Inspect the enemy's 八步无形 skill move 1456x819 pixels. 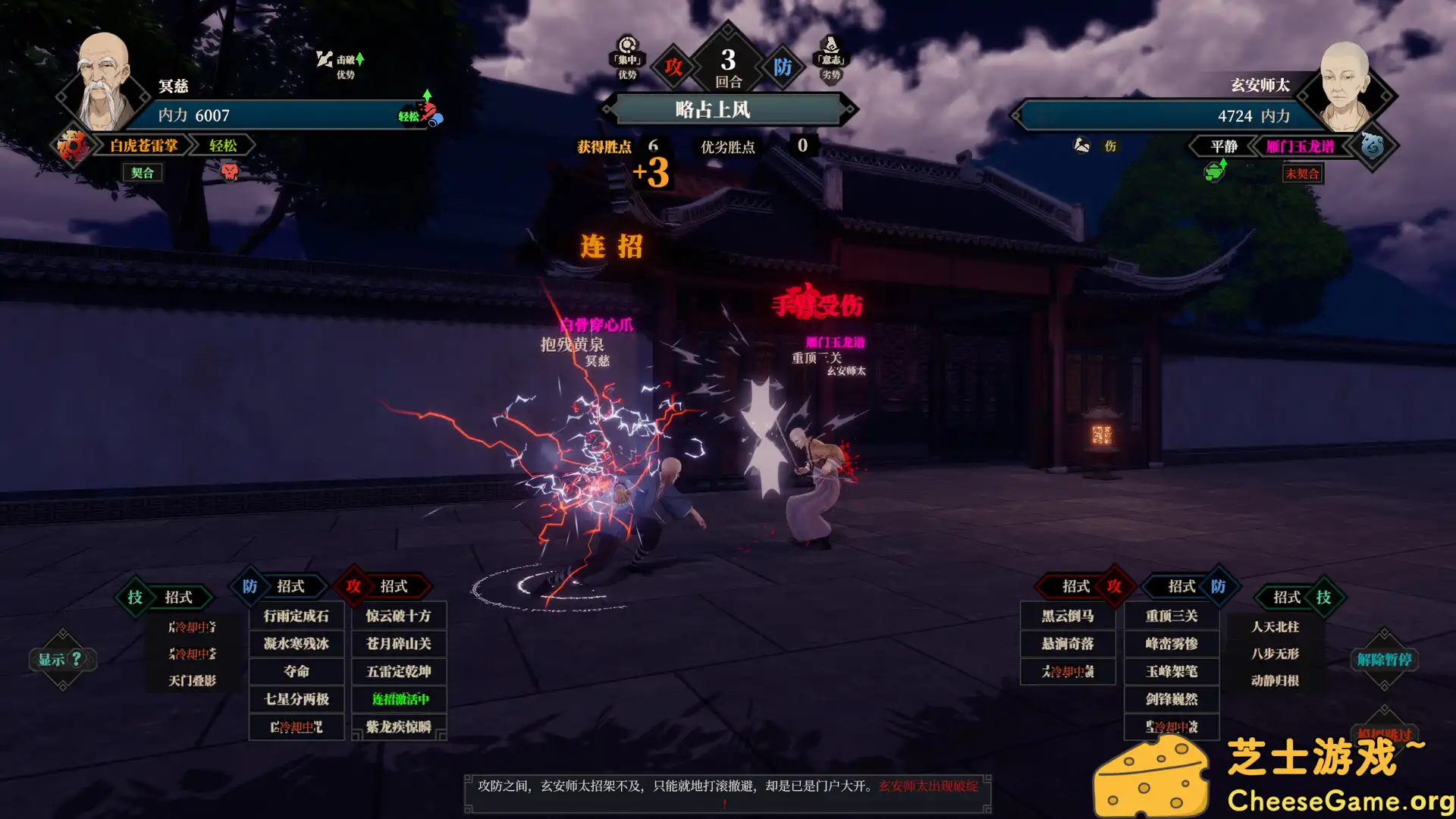tap(1275, 653)
